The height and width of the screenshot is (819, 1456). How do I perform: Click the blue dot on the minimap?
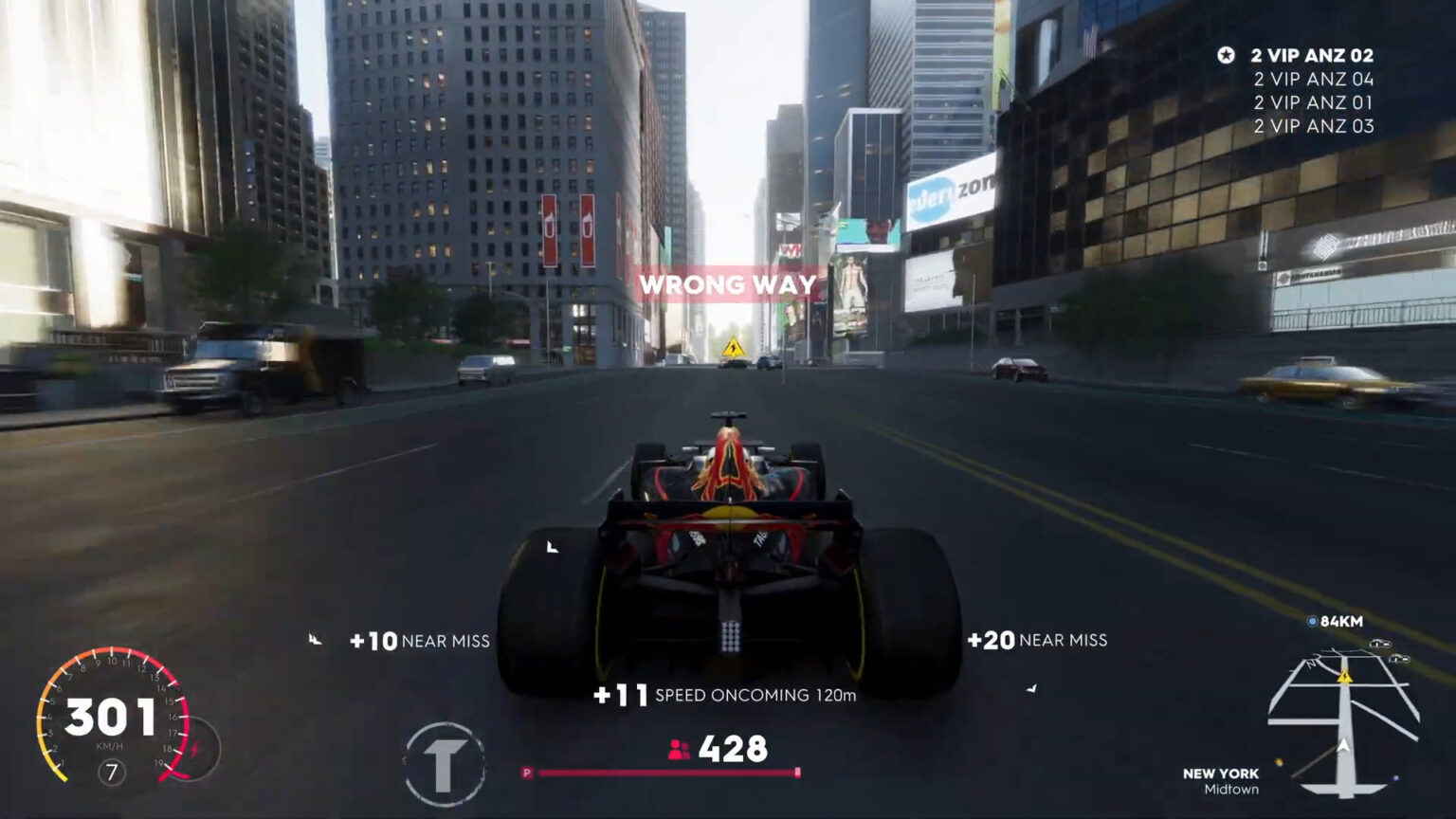pos(1395,777)
